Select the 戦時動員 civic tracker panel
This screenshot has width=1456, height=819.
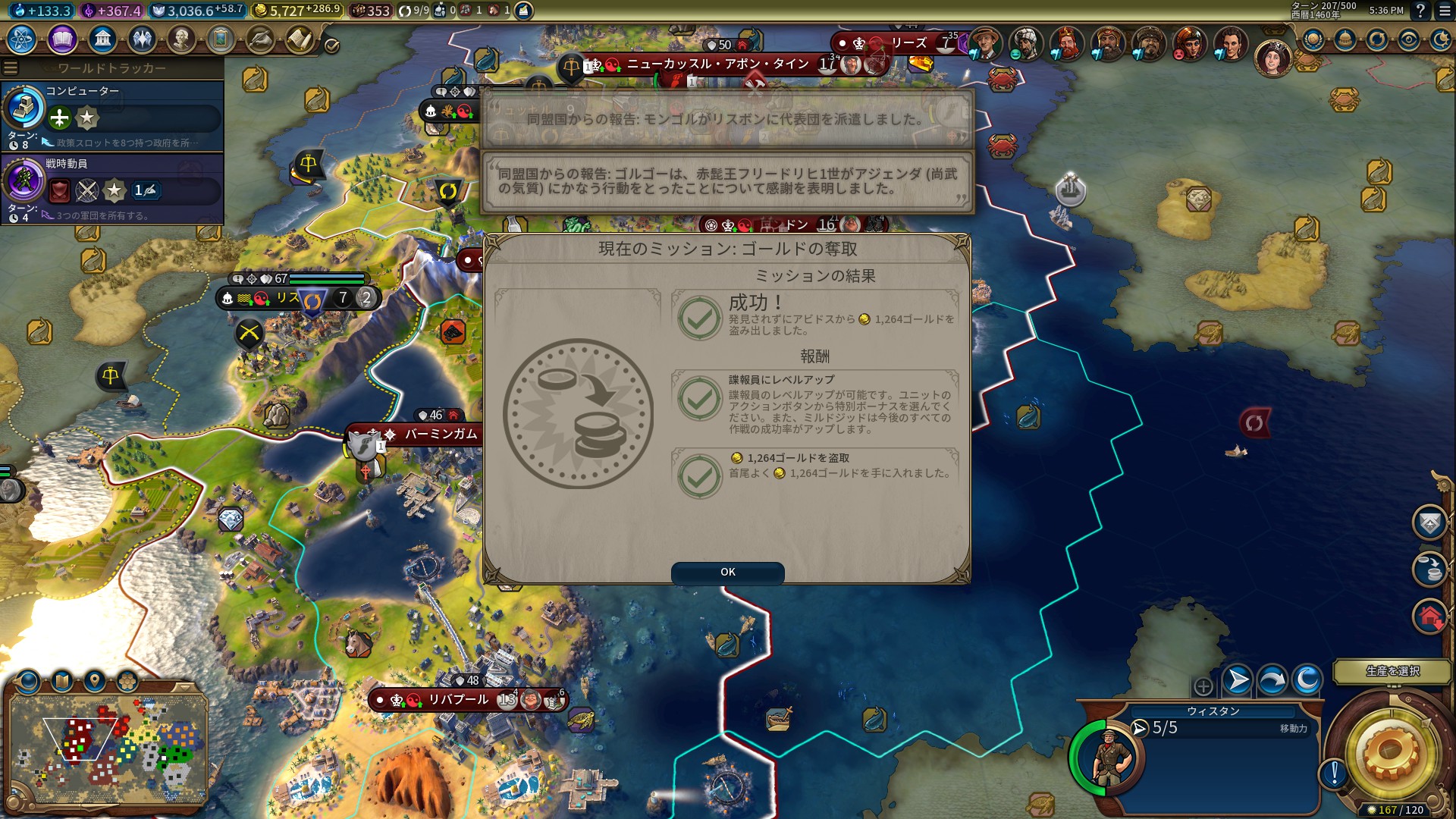[x=112, y=189]
